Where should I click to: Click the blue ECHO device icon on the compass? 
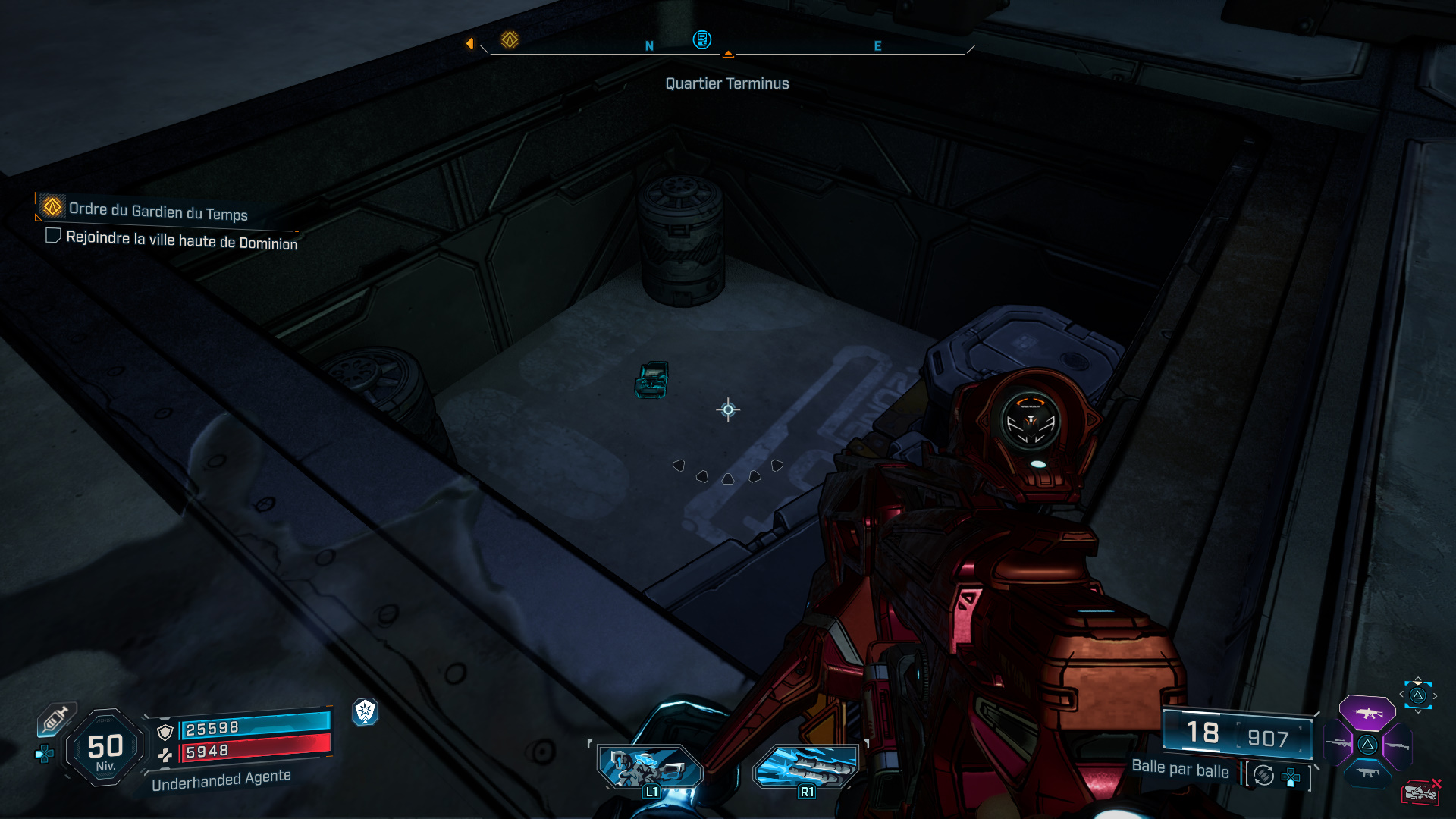(x=702, y=41)
